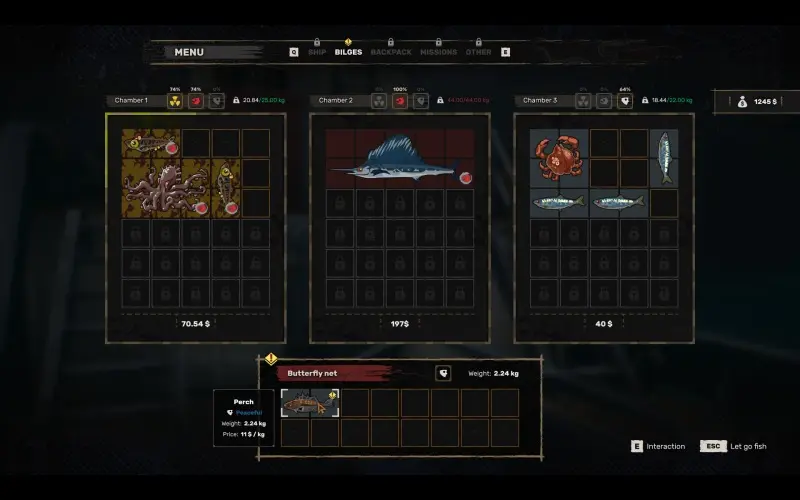Toggle Chamber 2 red aggressive filter icon

[400, 100]
